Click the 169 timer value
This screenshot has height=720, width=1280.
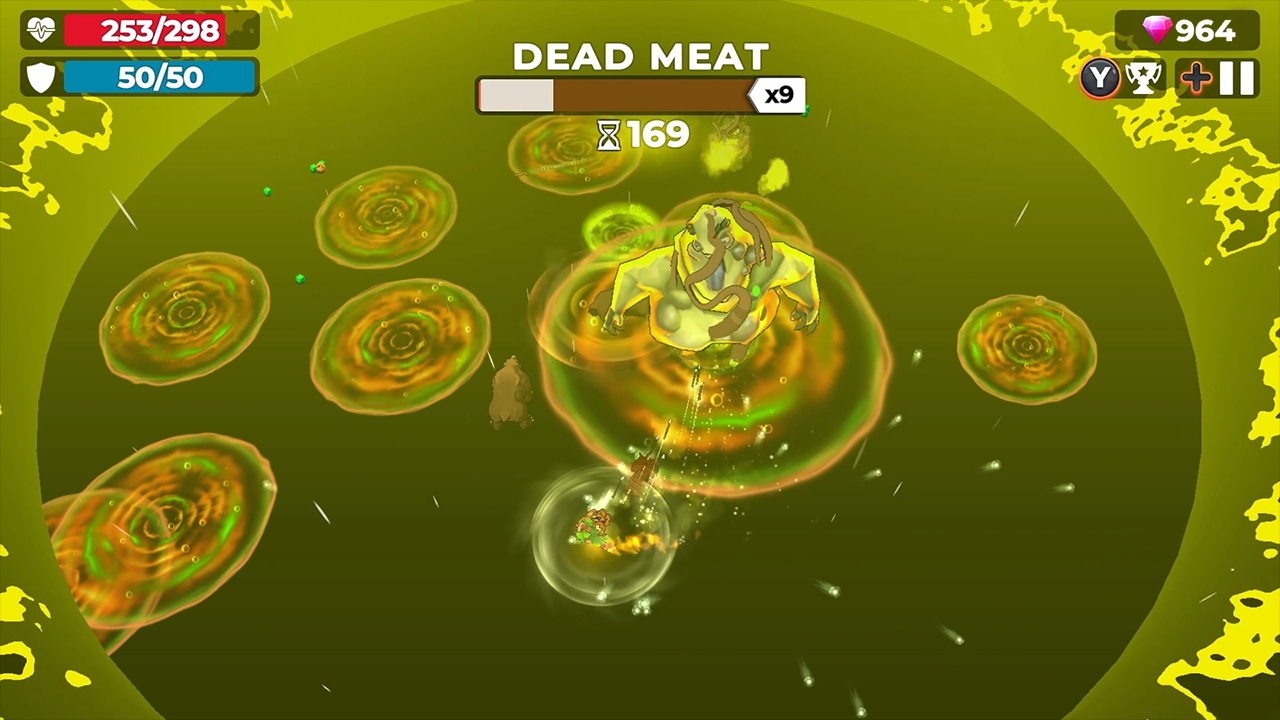[658, 135]
